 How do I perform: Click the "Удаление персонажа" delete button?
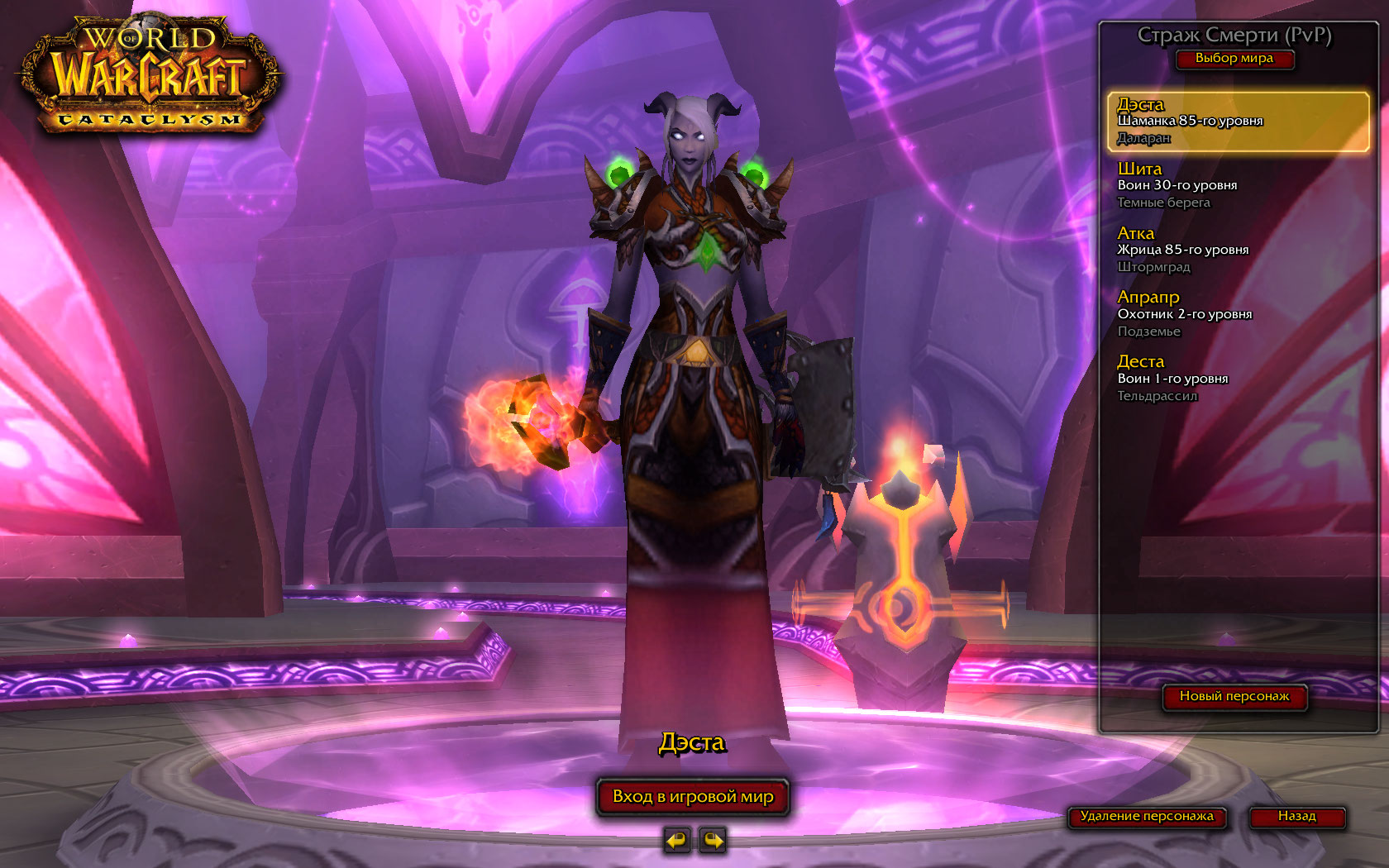[1147, 817]
